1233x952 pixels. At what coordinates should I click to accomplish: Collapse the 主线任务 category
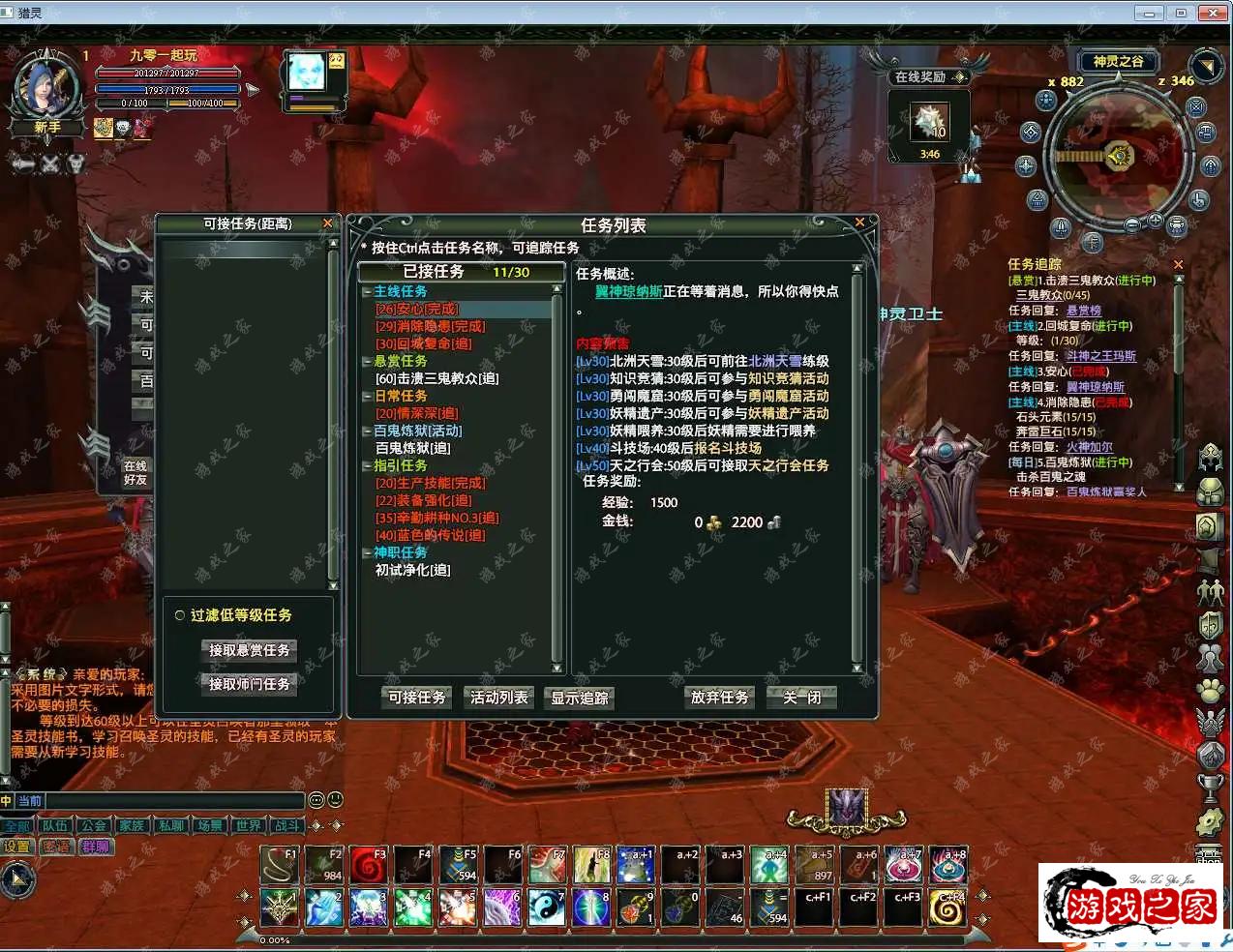coord(367,291)
